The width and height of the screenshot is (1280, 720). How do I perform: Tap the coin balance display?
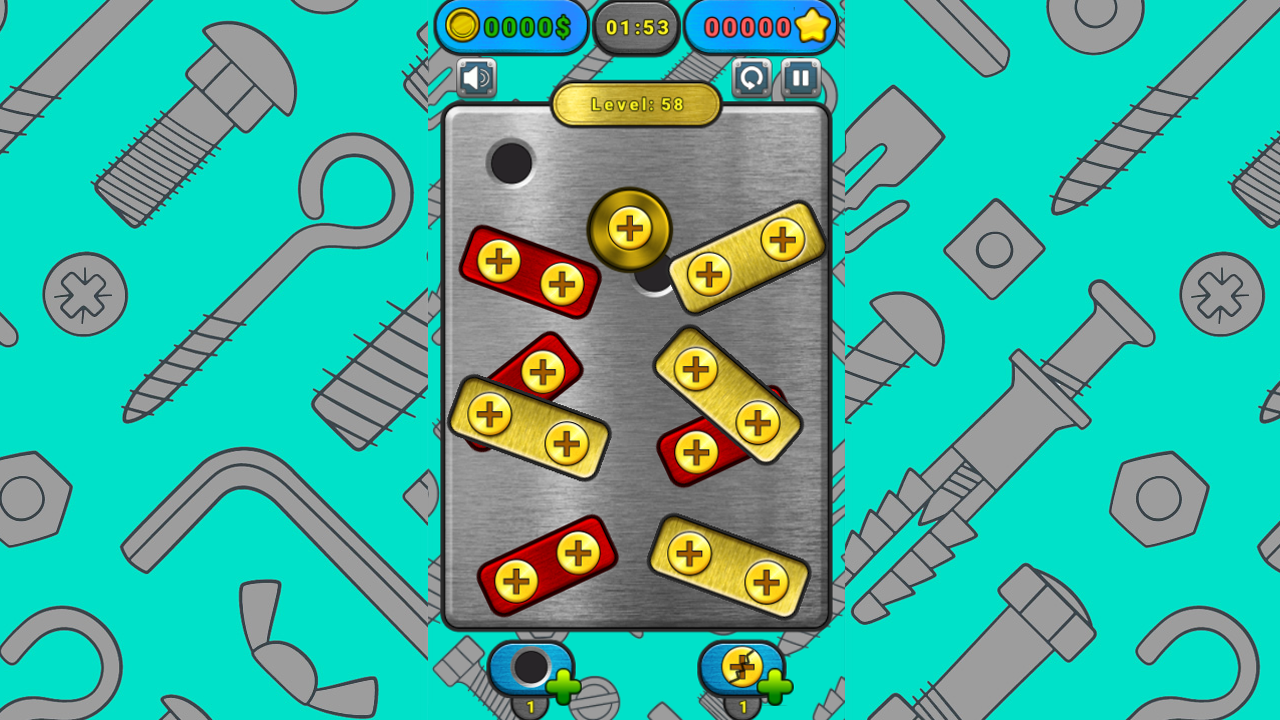tap(511, 27)
